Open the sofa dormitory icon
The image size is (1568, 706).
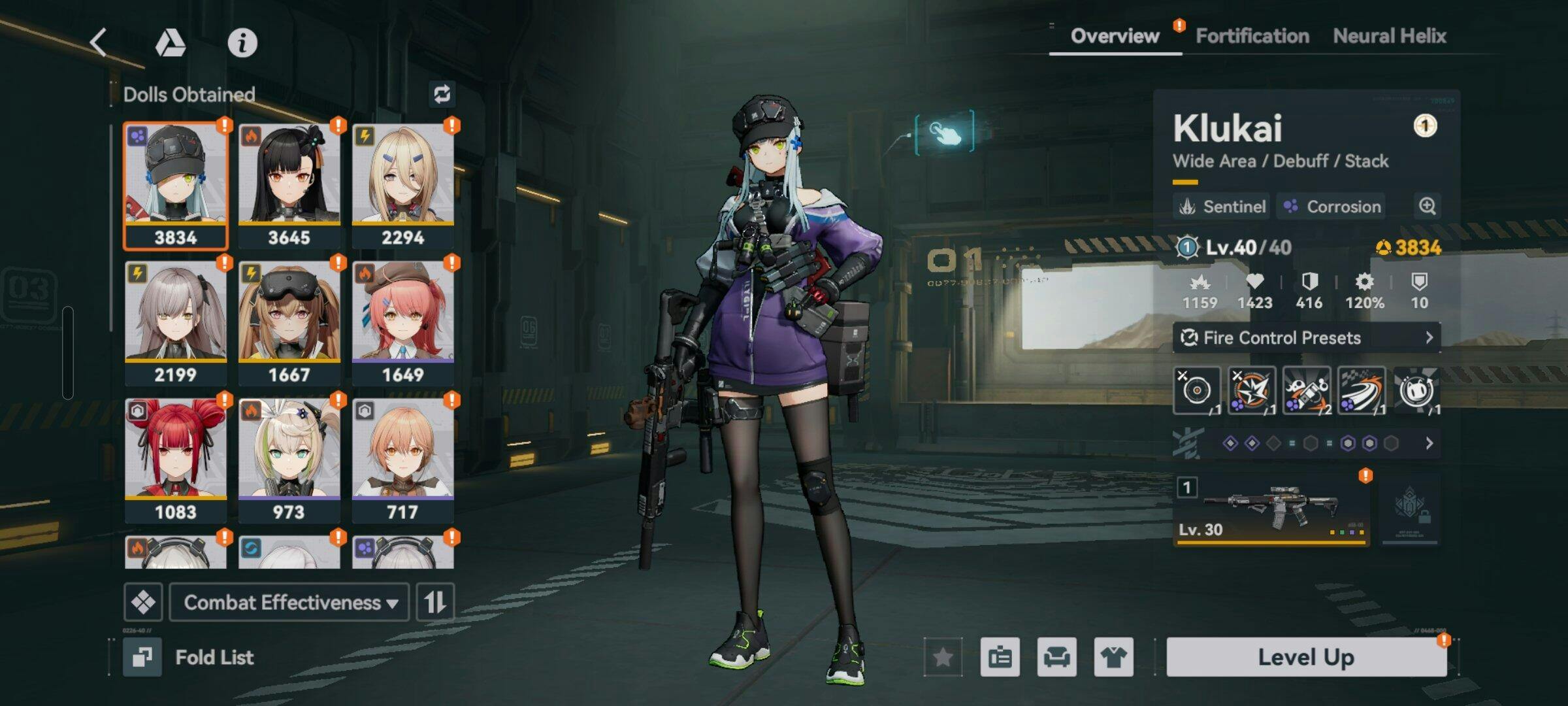point(1056,657)
